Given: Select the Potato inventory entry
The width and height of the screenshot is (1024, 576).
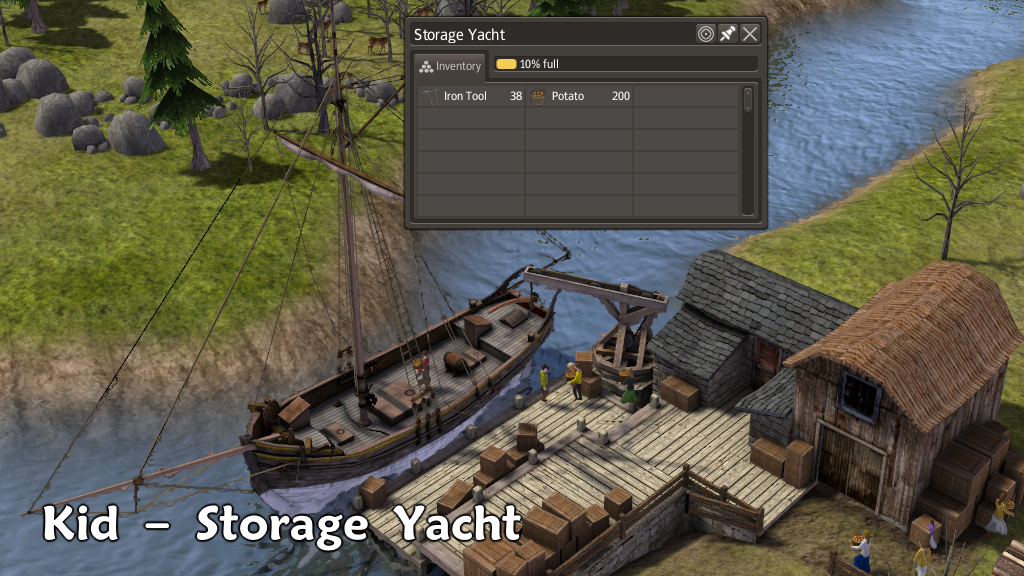Looking at the screenshot, I should 580,97.
